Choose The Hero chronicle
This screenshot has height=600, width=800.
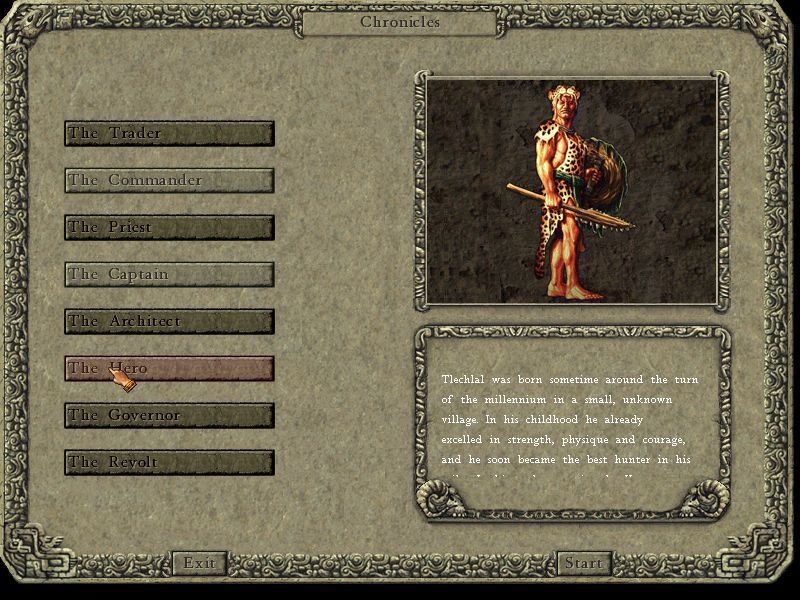(x=169, y=369)
